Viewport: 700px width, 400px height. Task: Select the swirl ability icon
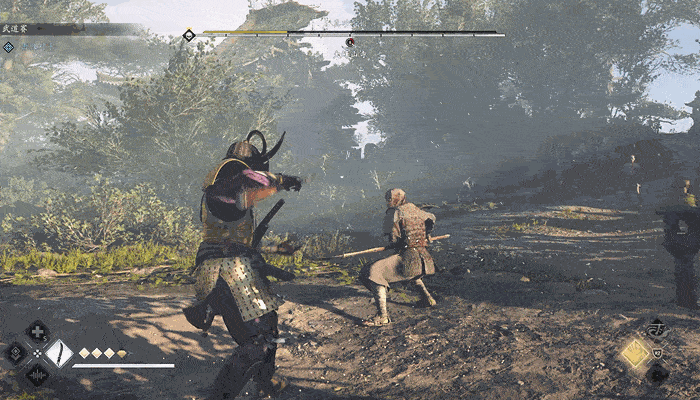[x=656, y=328]
